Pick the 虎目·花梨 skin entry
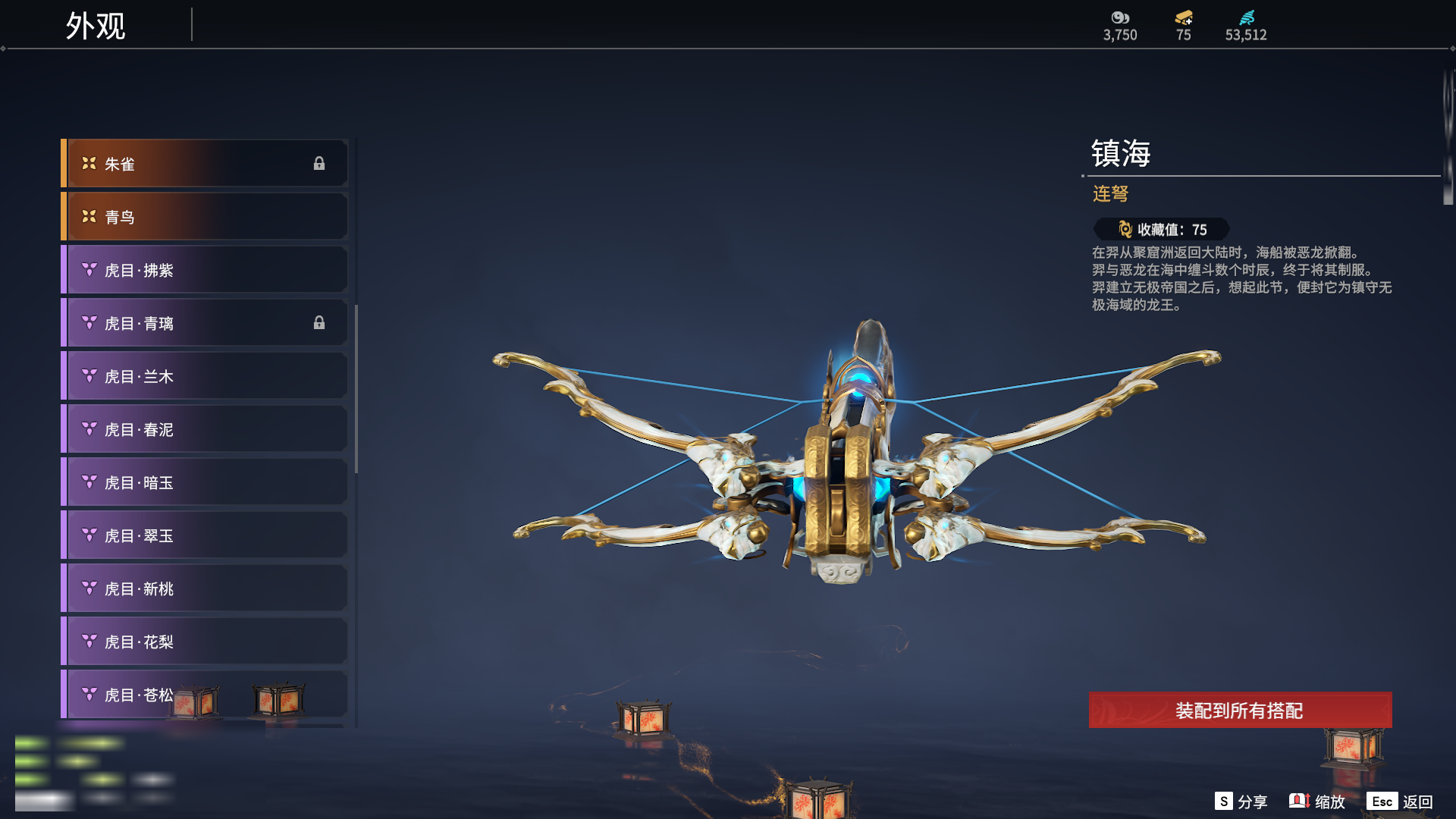1456x819 pixels. point(205,642)
